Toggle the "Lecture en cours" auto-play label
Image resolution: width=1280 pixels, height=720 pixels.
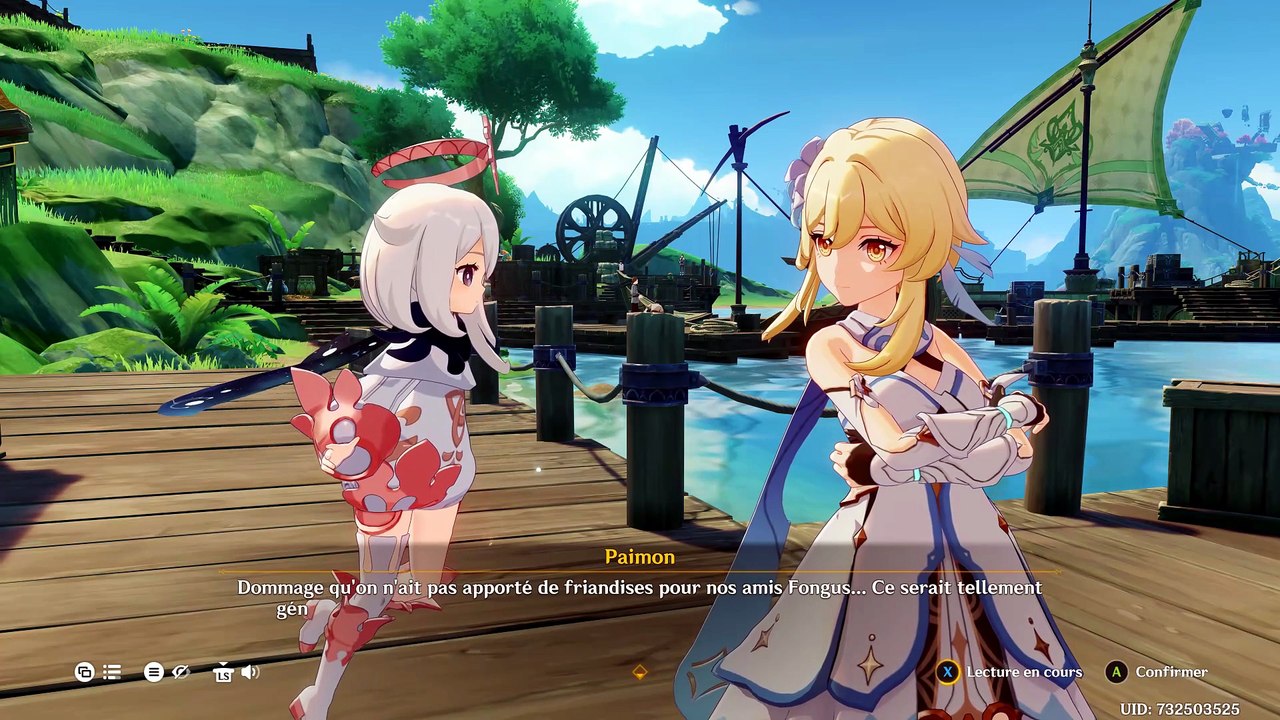click(x=1023, y=672)
